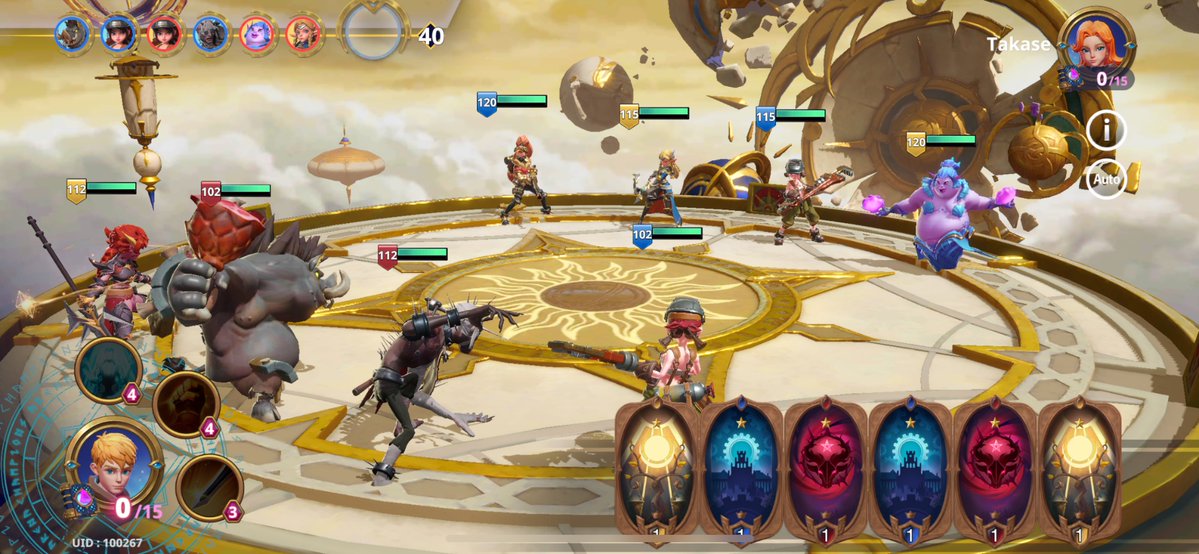Select the boar portrait in turn order
Image resolution: width=1199 pixels, height=554 pixels.
click(x=73, y=34)
